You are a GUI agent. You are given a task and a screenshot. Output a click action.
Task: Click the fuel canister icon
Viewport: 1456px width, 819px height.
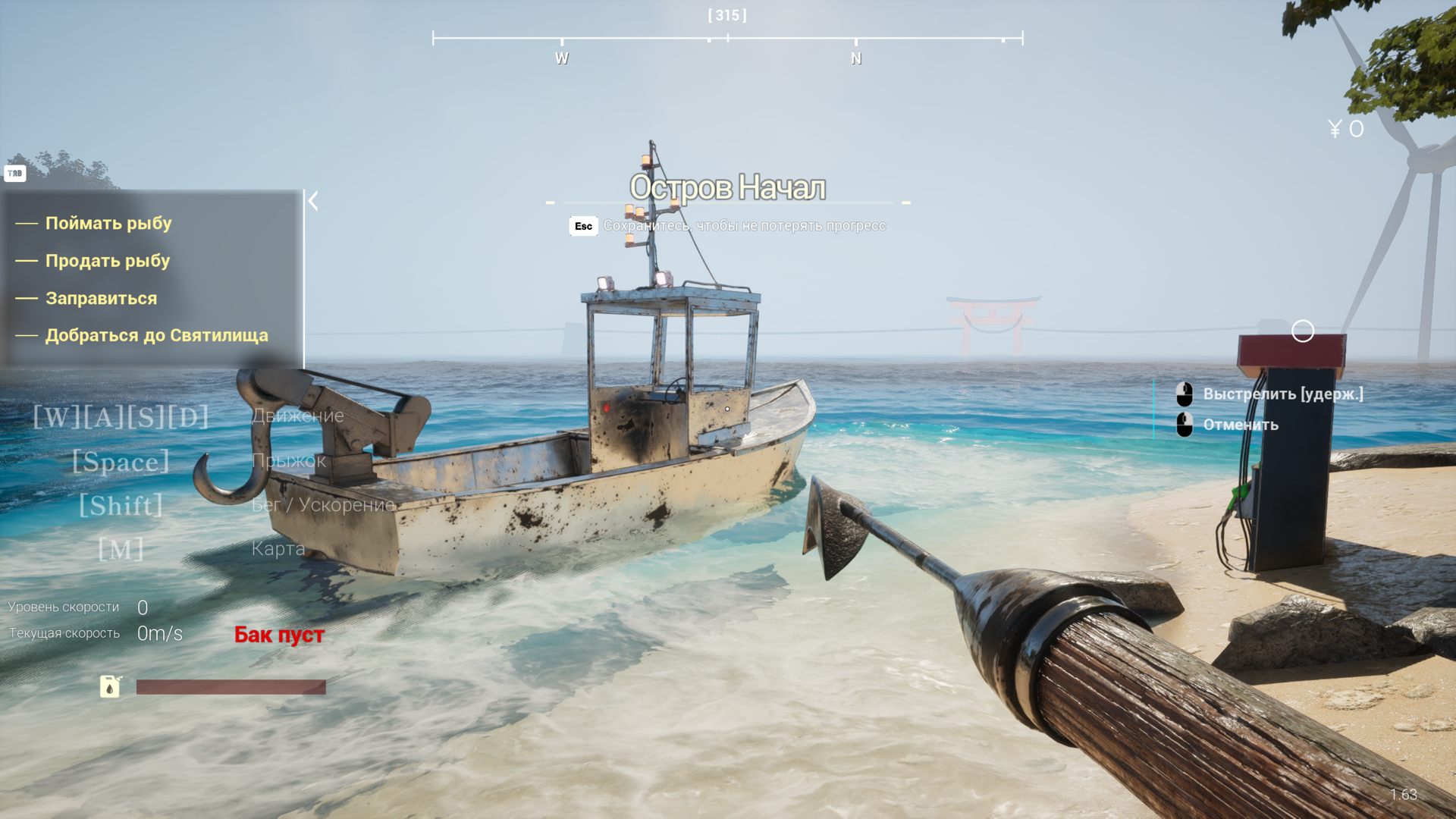tap(111, 686)
